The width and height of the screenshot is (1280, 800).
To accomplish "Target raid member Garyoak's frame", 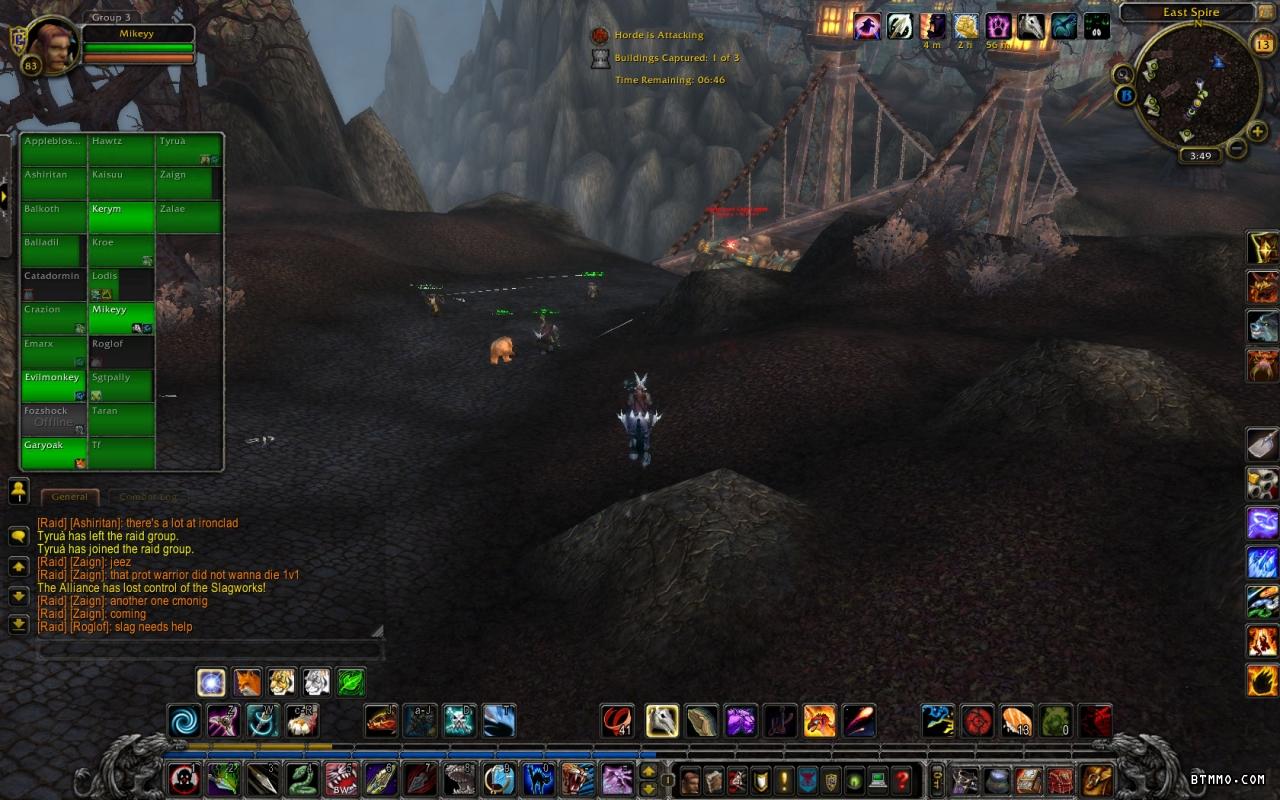I will (54, 453).
